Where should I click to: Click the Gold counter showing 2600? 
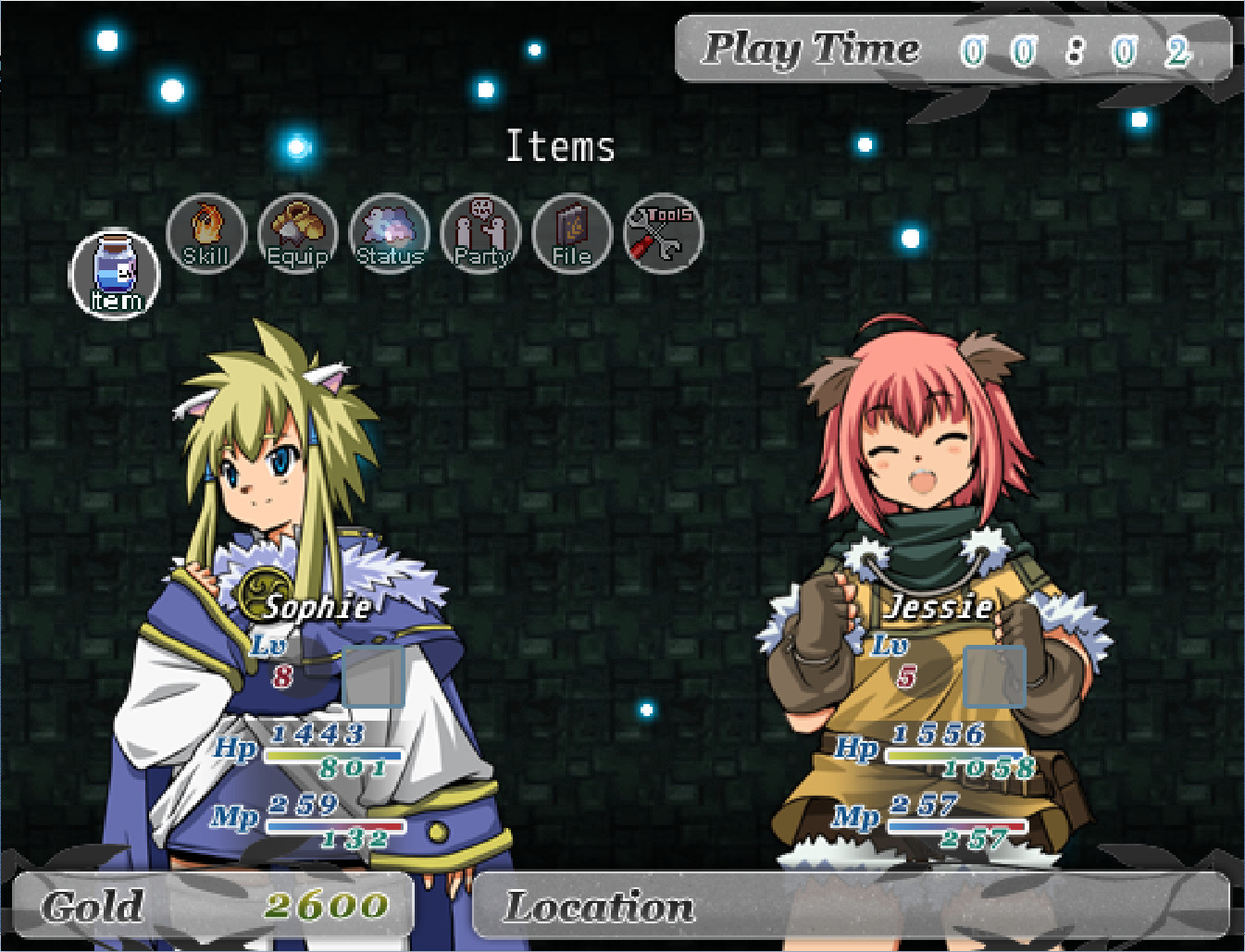329,906
